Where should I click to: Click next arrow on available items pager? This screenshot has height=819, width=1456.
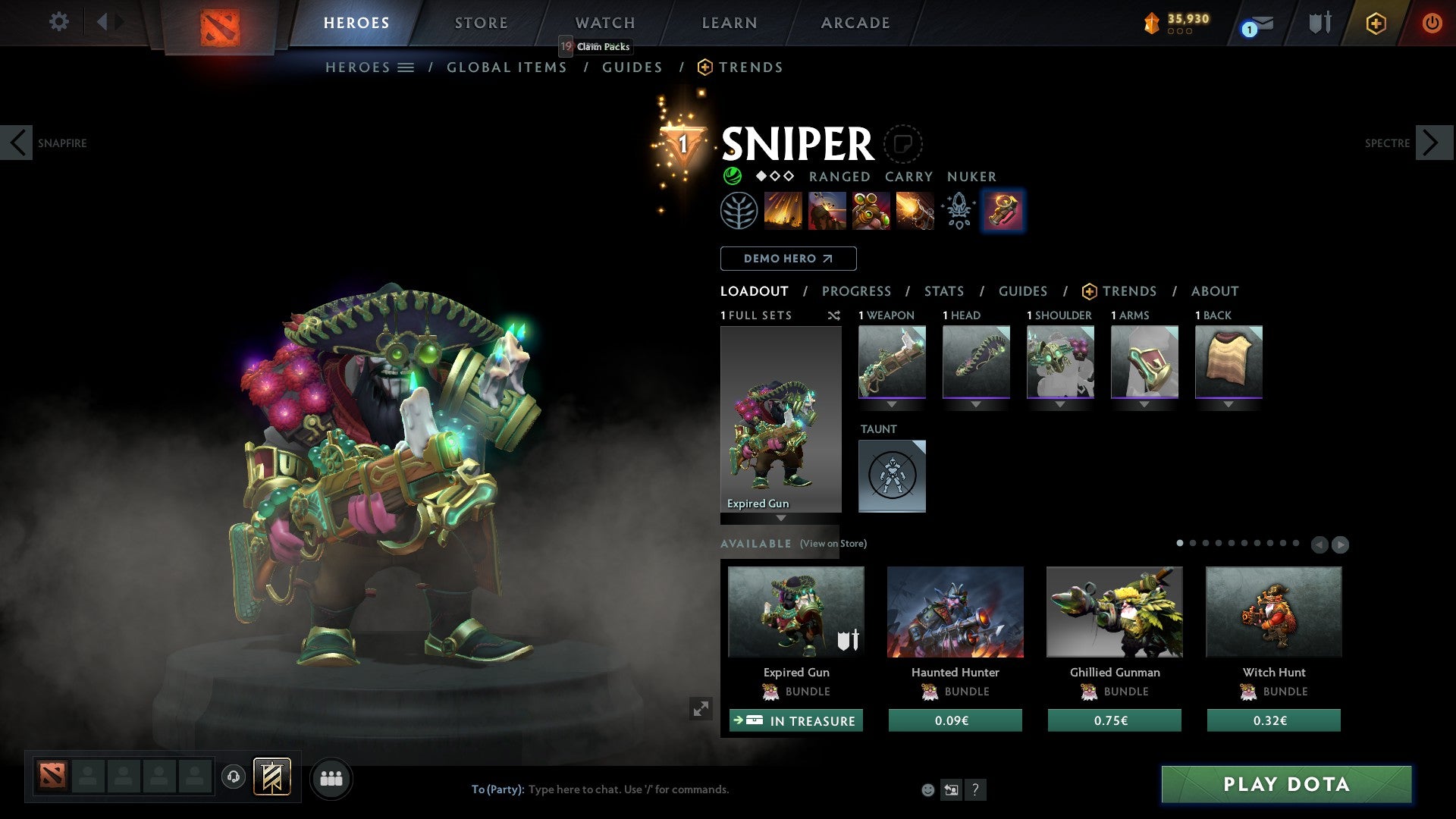pos(1339,544)
